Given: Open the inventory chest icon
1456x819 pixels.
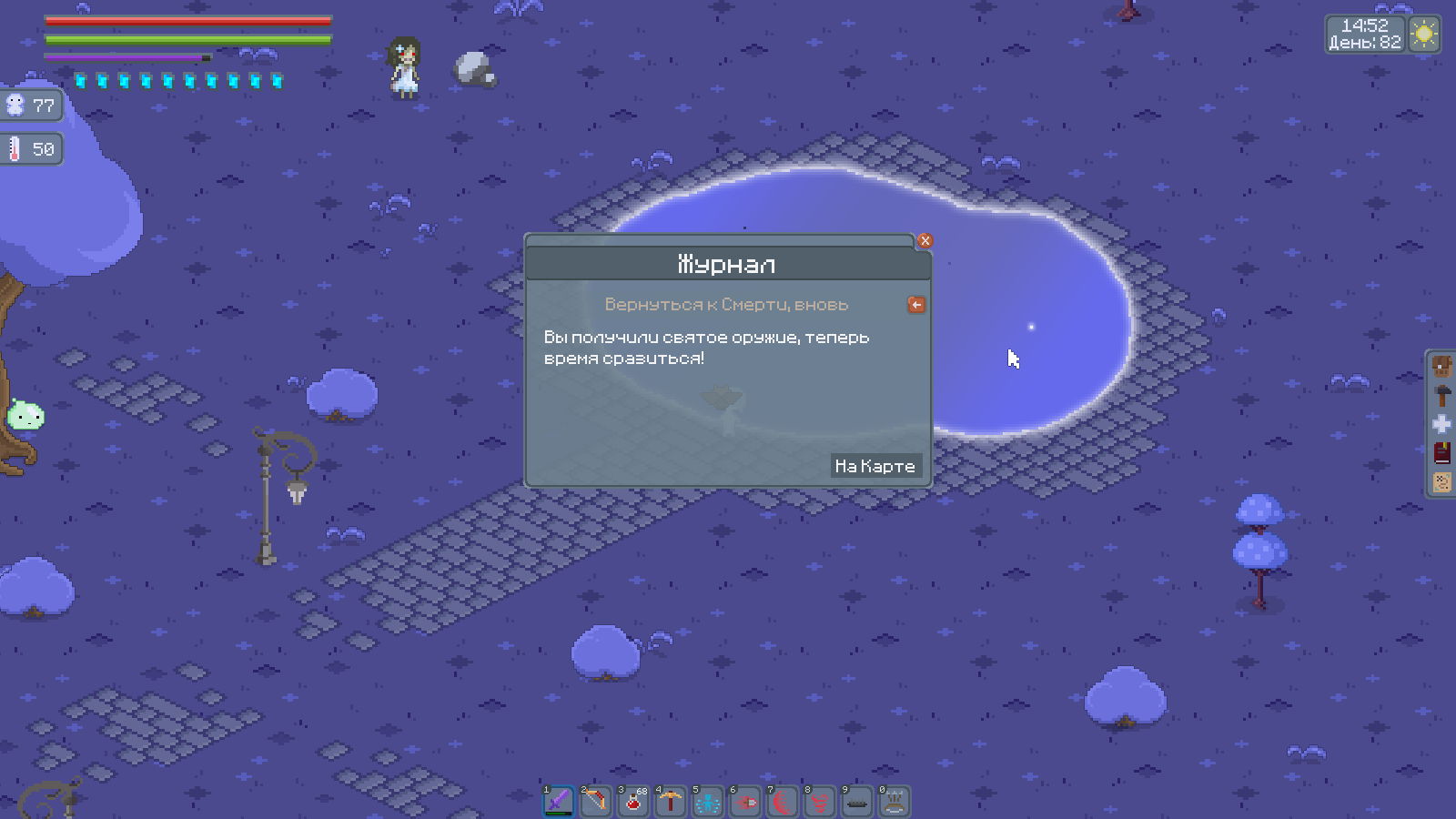Looking at the screenshot, I should coord(1442,367).
